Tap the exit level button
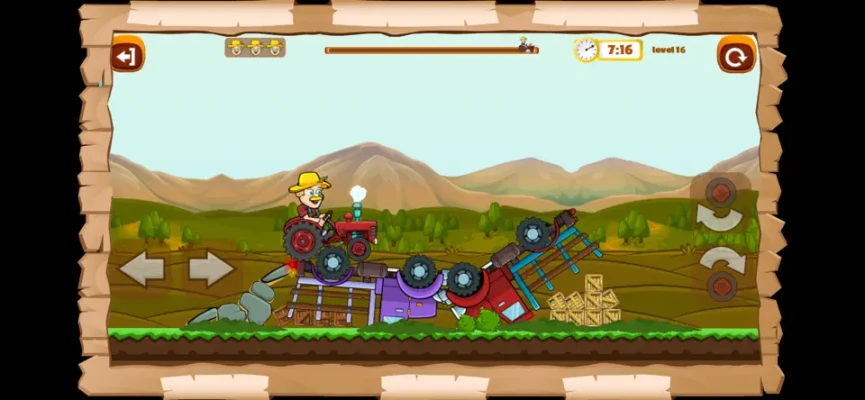Screen dimensions: 865x400 [127, 55]
